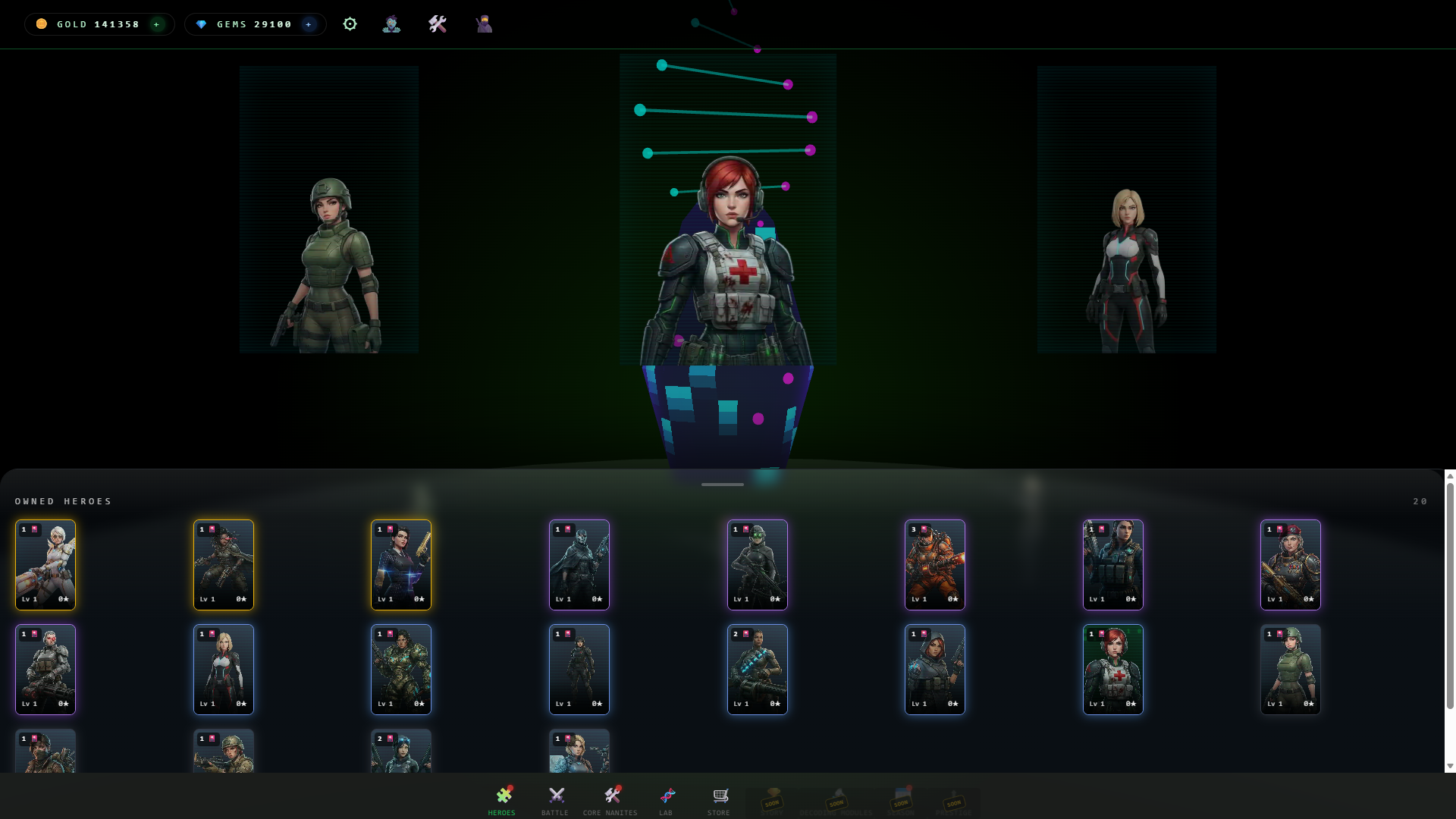Screen dimensions: 1456x819
Task: Select the ninja icon in the top bar
Action: pos(483,24)
